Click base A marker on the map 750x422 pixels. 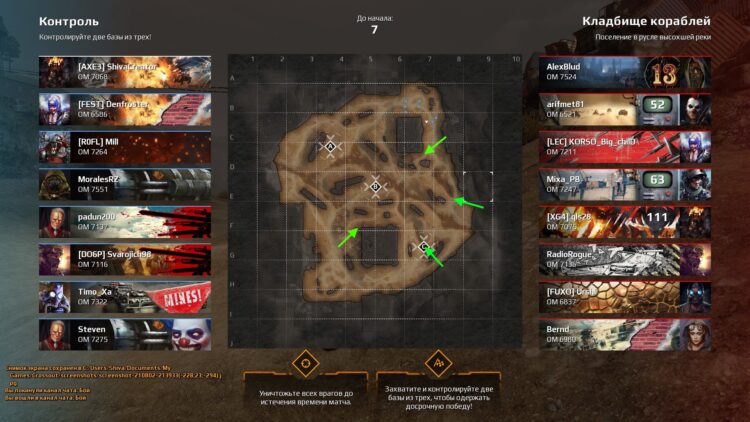(x=330, y=147)
